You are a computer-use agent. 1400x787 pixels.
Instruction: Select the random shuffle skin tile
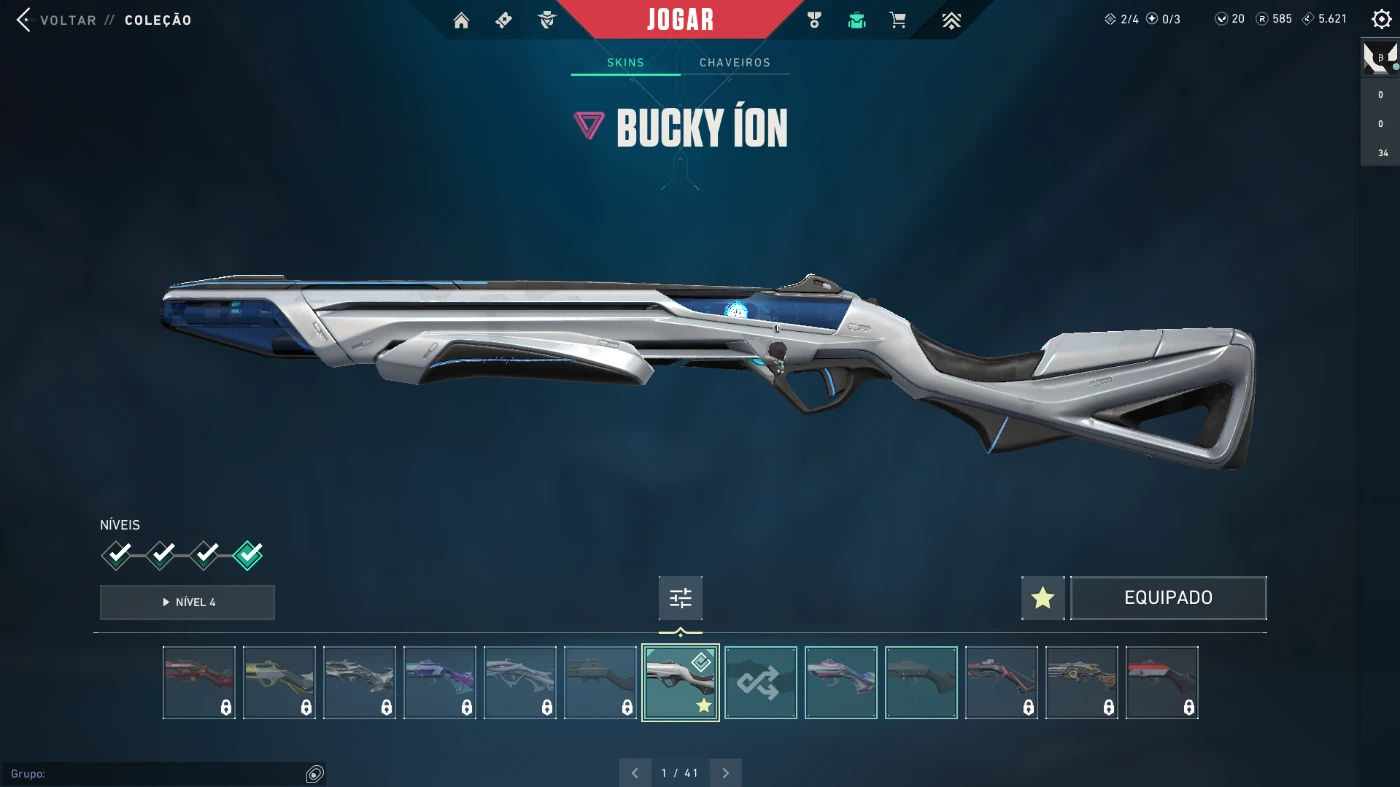click(x=760, y=682)
